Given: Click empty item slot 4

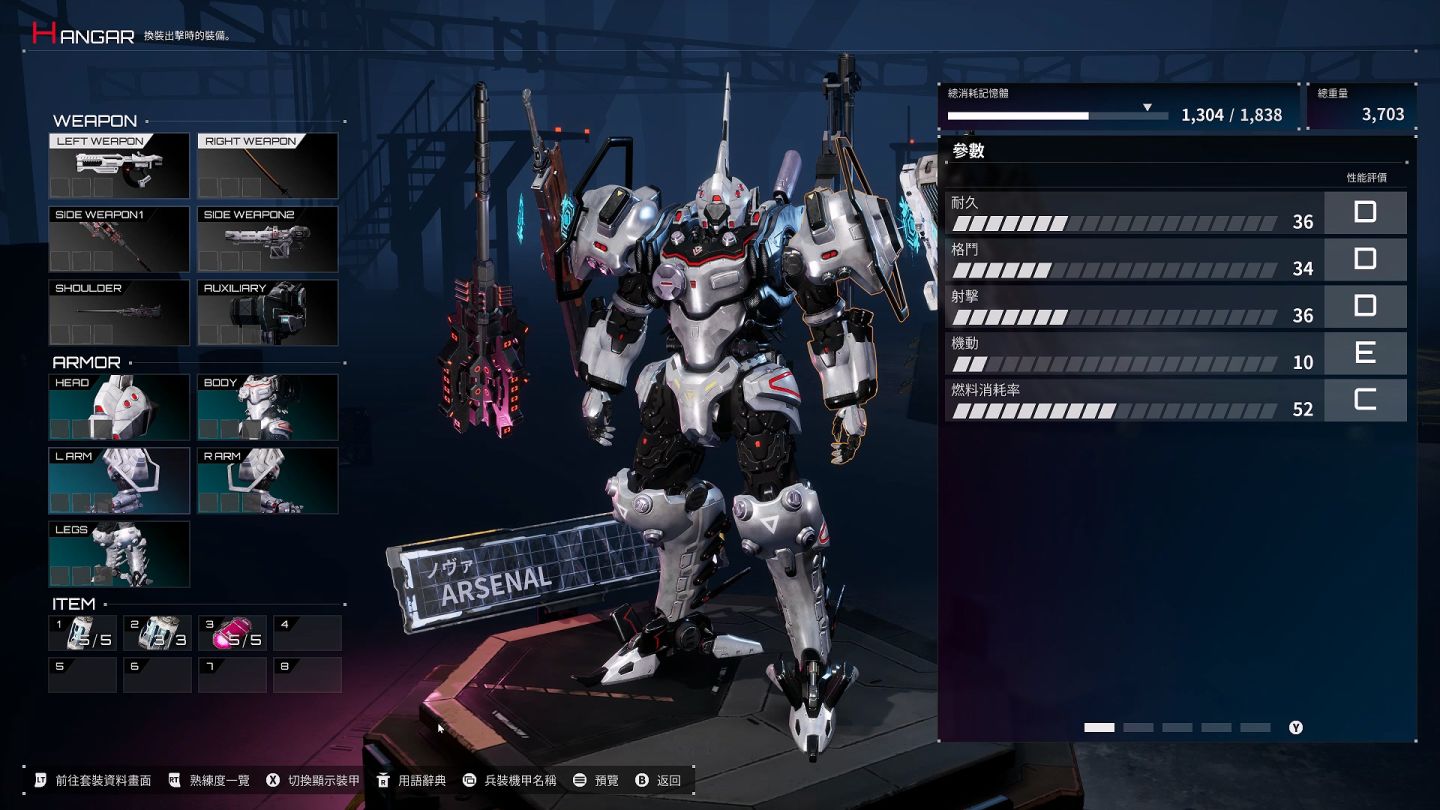Looking at the screenshot, I should [307, 633].
